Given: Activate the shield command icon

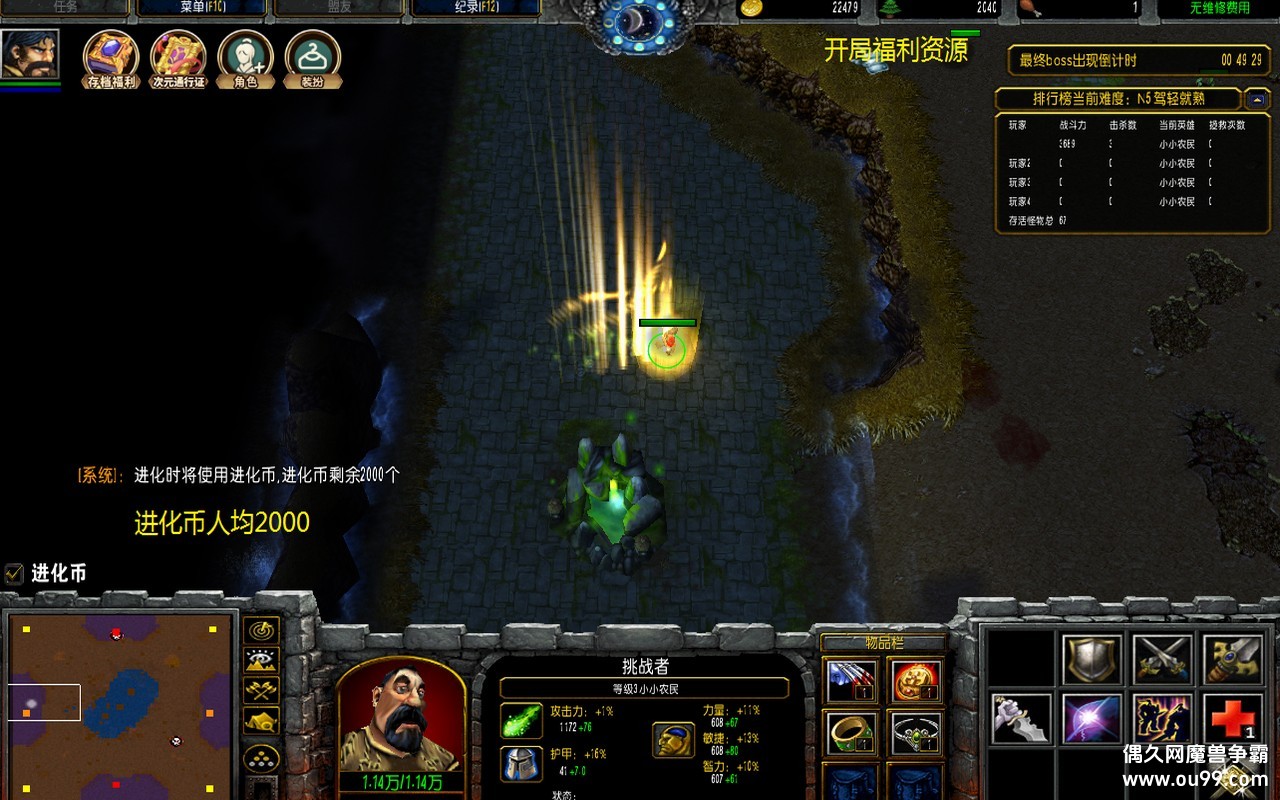Looking at the screenshot, I should [1091, 657].
